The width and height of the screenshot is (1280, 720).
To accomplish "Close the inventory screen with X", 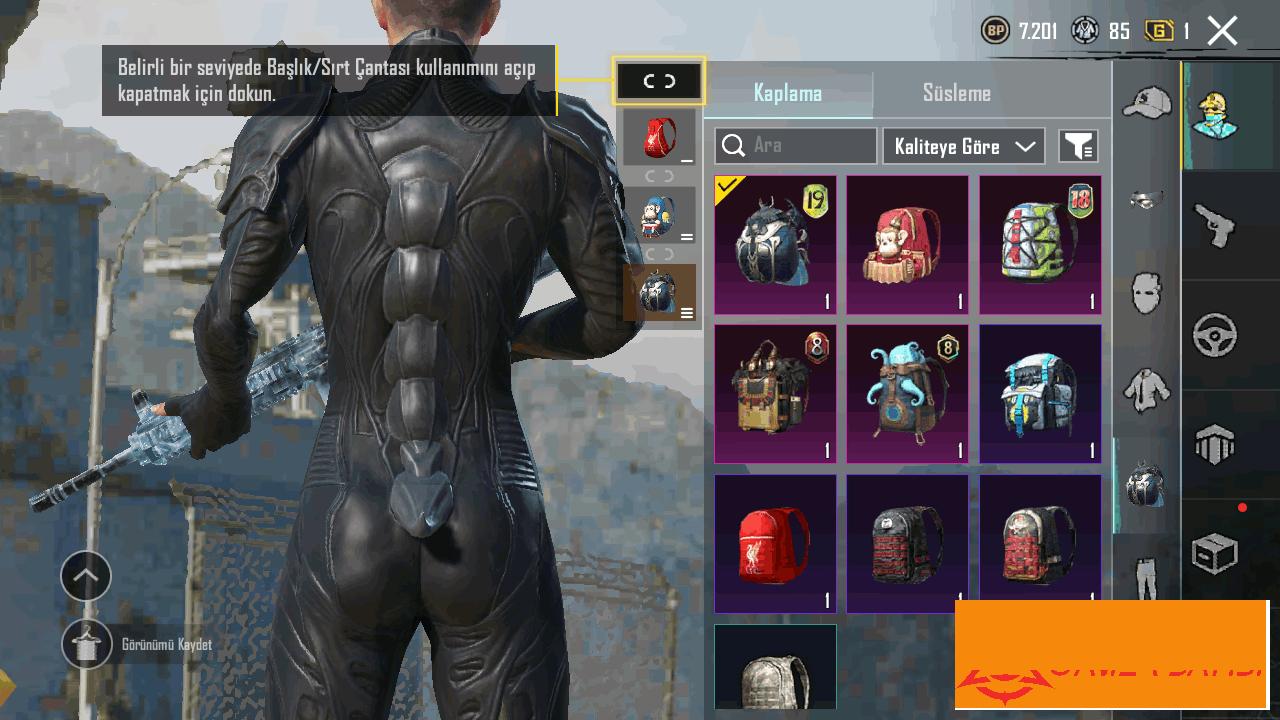I will (x=1222, y=31).
